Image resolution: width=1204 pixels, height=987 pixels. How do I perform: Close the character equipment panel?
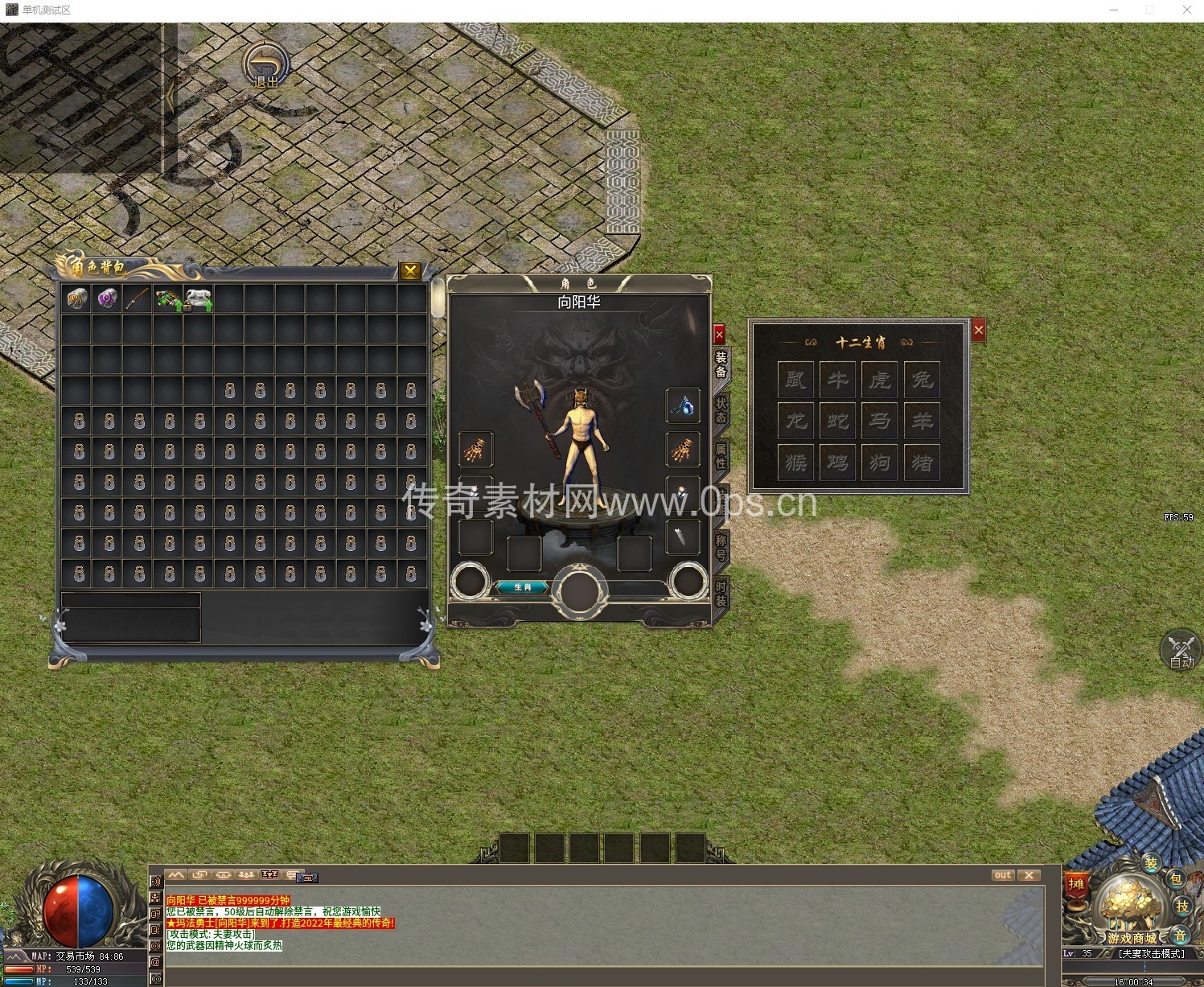pyautogui.click(x=719, y=333)
